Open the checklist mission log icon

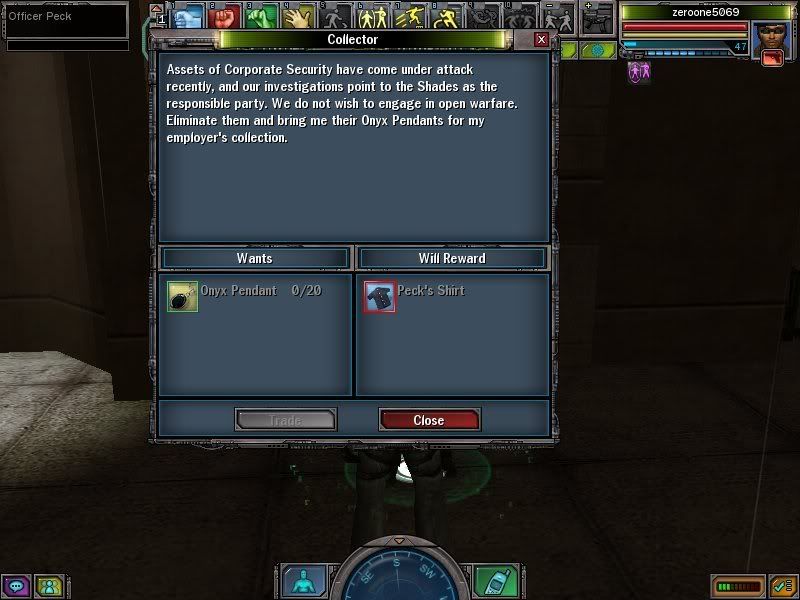[780, 586]
